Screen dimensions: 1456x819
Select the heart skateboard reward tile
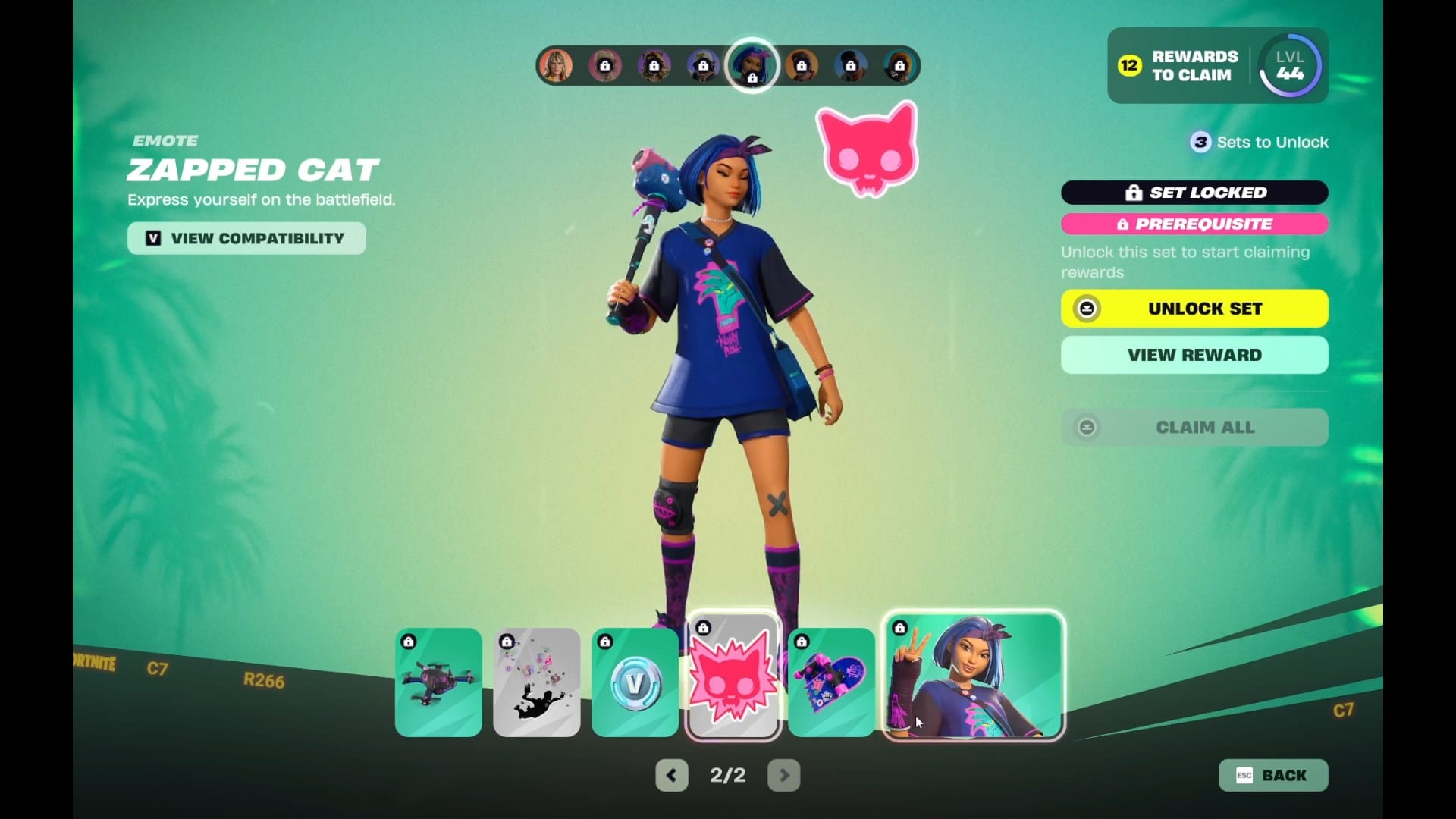(831, 682)
